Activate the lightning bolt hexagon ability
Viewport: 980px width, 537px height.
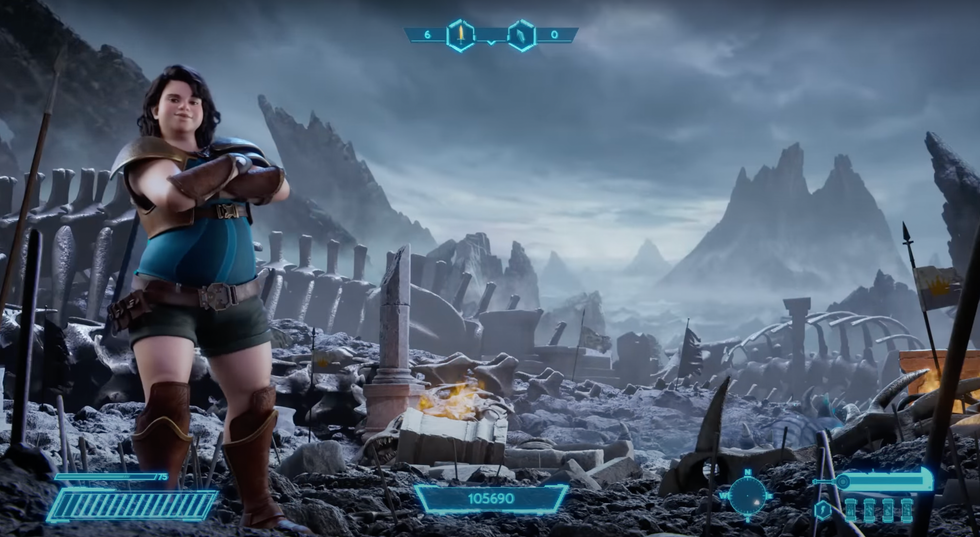tap(822, 510)
